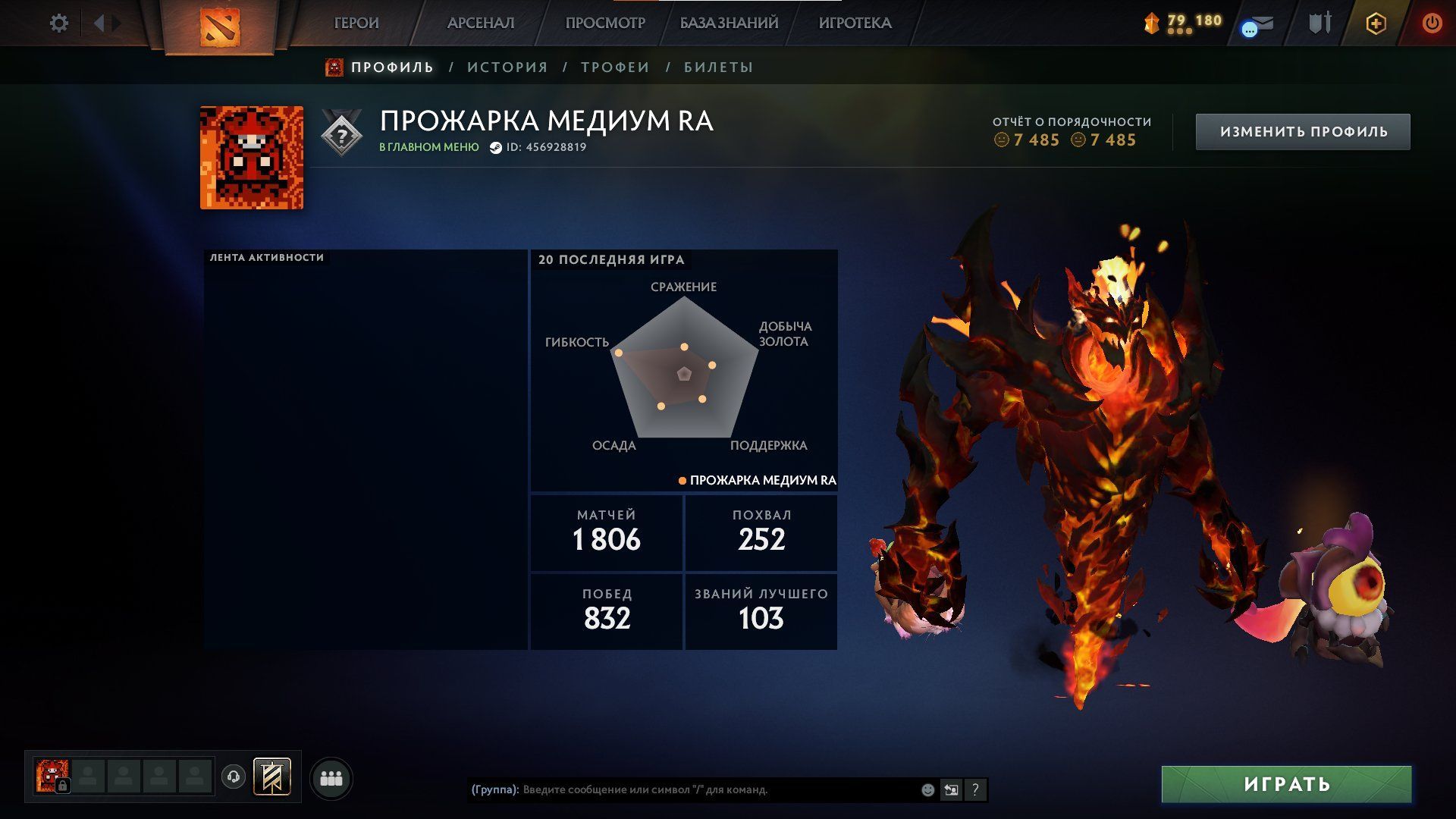The height and width of the screenshot is (819, 1456).
Task: Open the Dota Plus gold shield icon
Action: [x=1376, y=24]
